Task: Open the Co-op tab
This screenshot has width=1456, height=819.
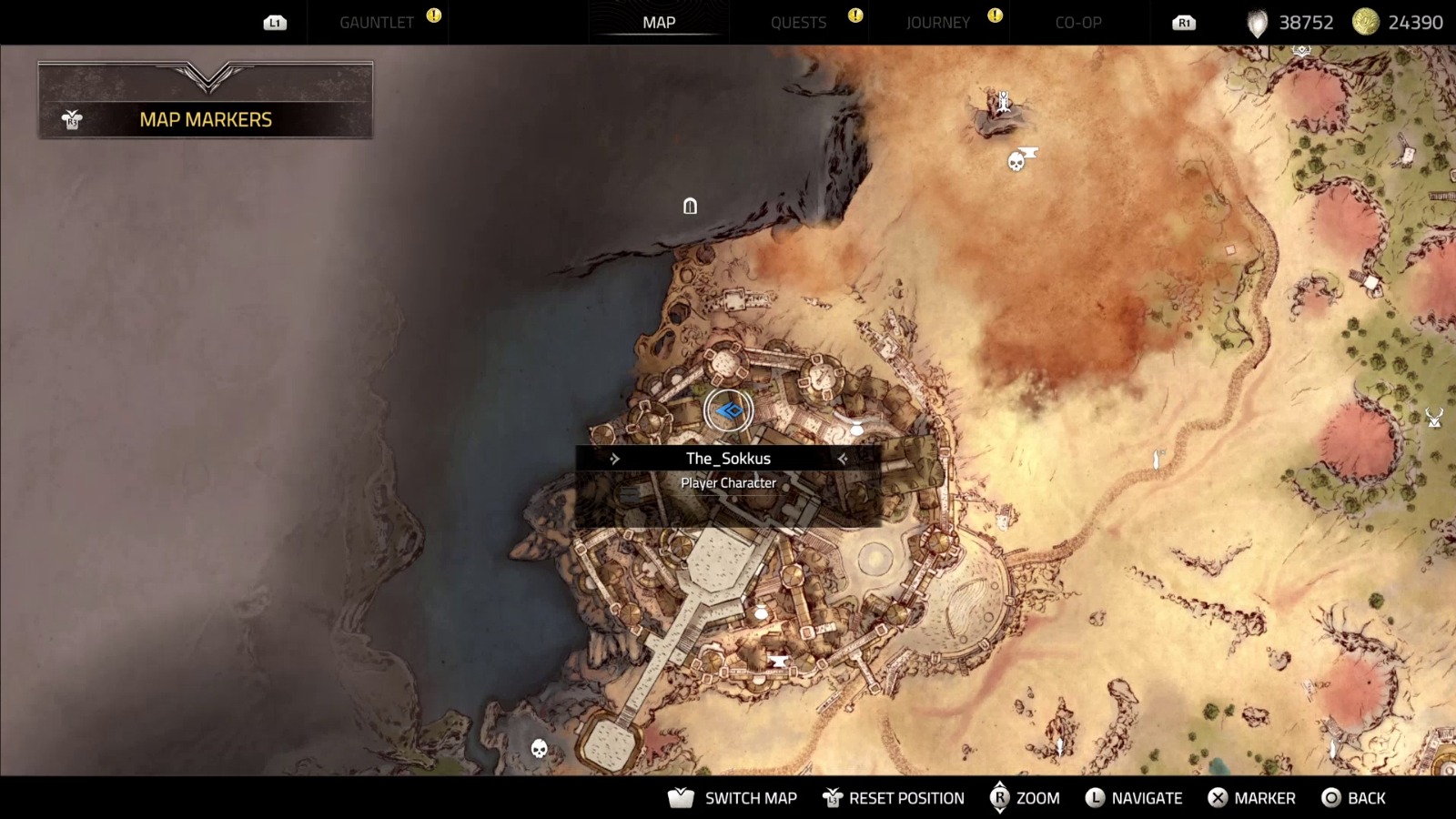Action: (x=1078, y=23)
